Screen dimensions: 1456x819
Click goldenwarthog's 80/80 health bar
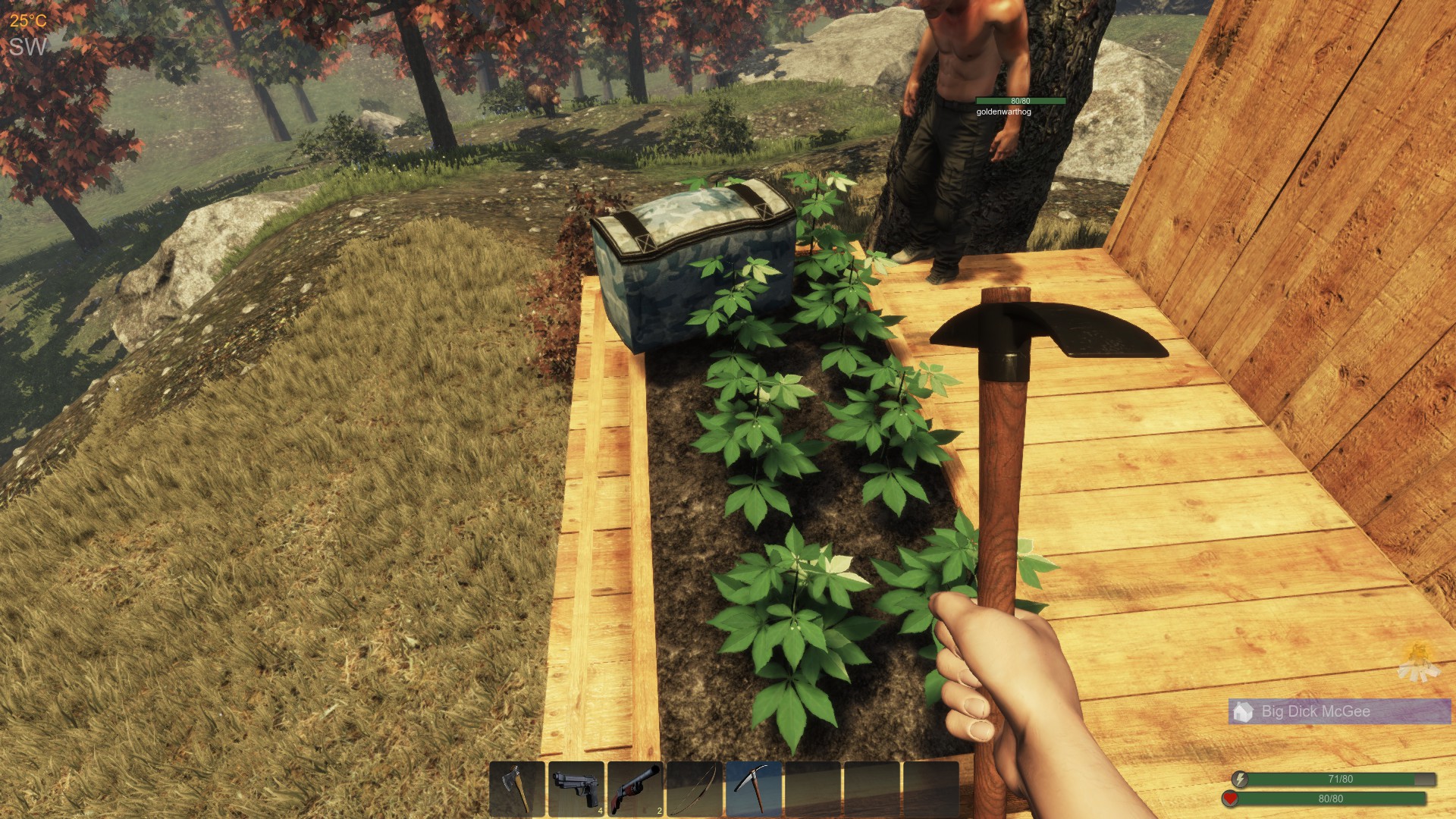(1020, 99)
